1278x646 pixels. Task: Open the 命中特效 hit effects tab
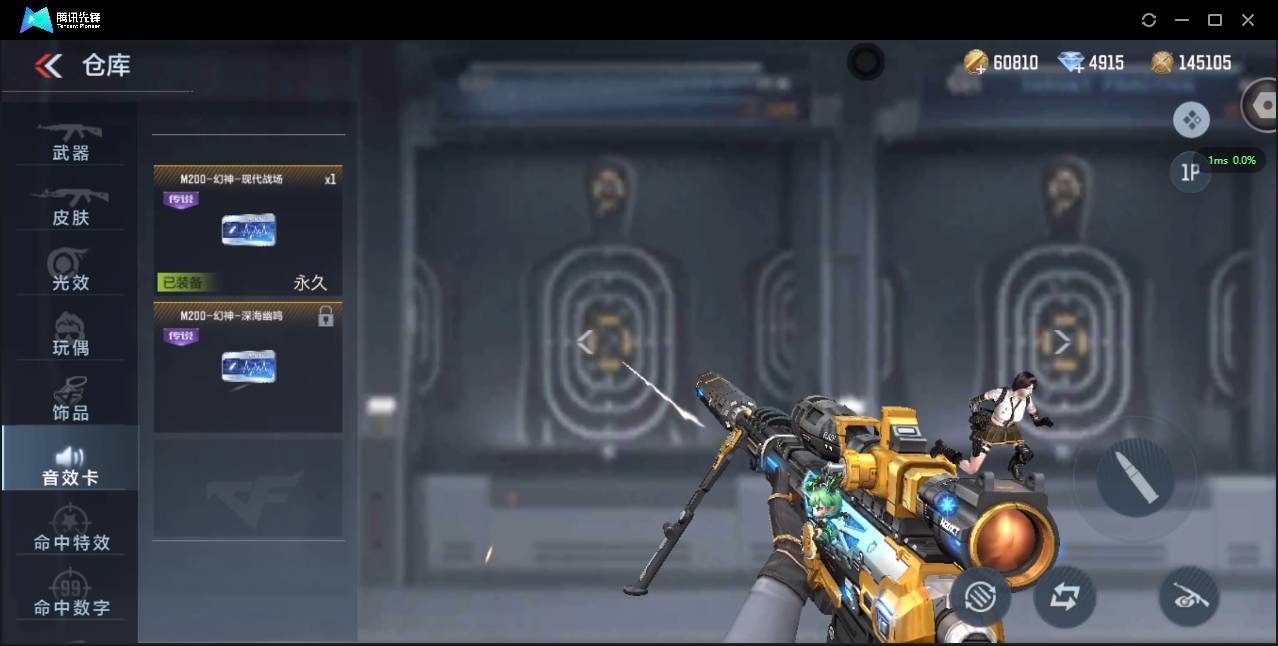(70, 530)
